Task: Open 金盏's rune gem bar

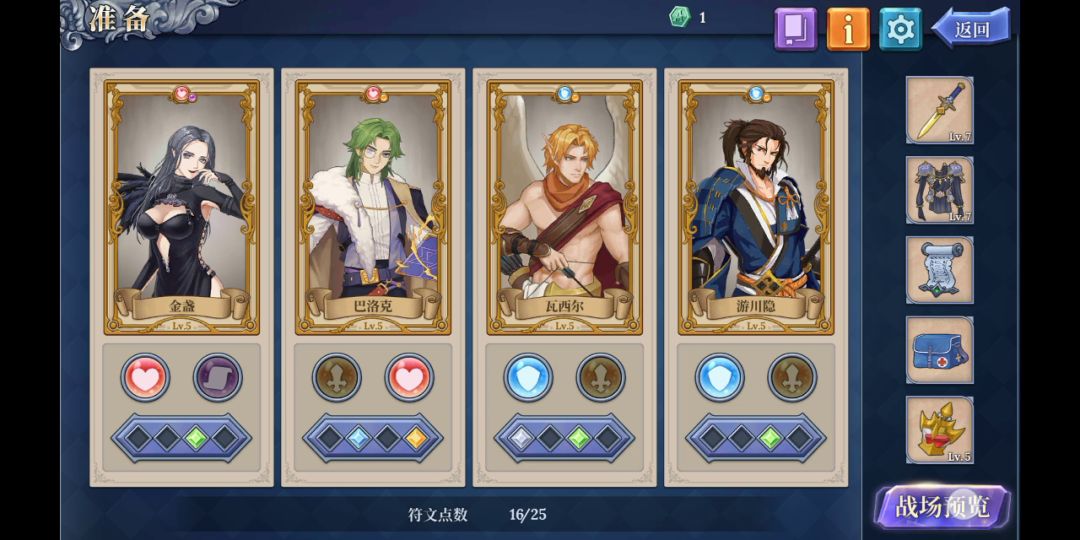Action: (181, 438)
